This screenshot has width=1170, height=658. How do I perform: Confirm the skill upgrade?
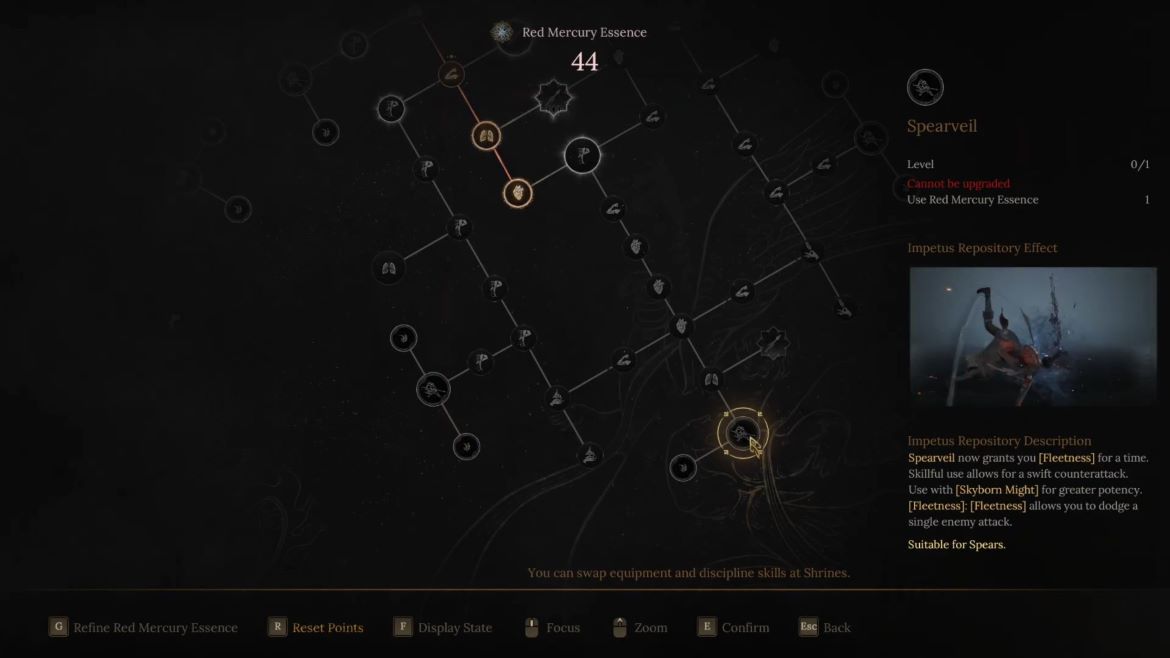[x=734, y=628]
